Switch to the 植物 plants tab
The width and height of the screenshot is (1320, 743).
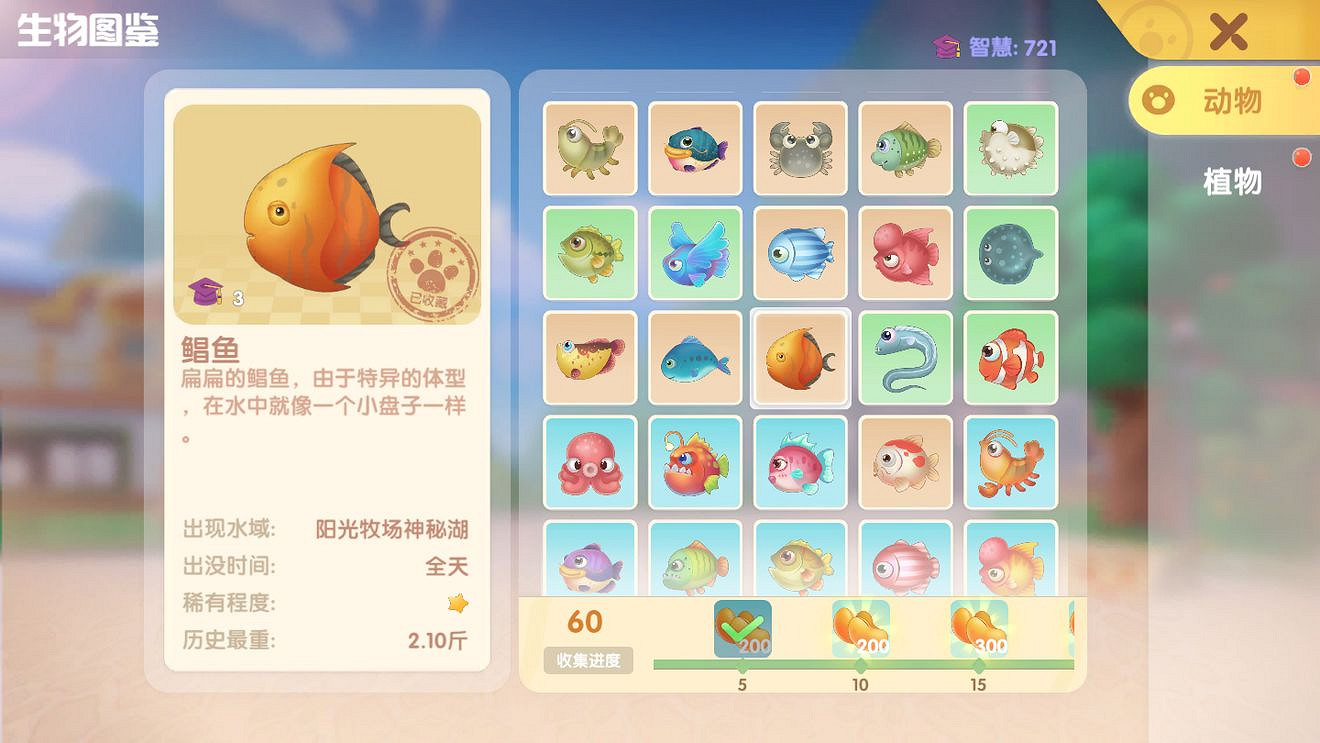tap(1233, 183)
